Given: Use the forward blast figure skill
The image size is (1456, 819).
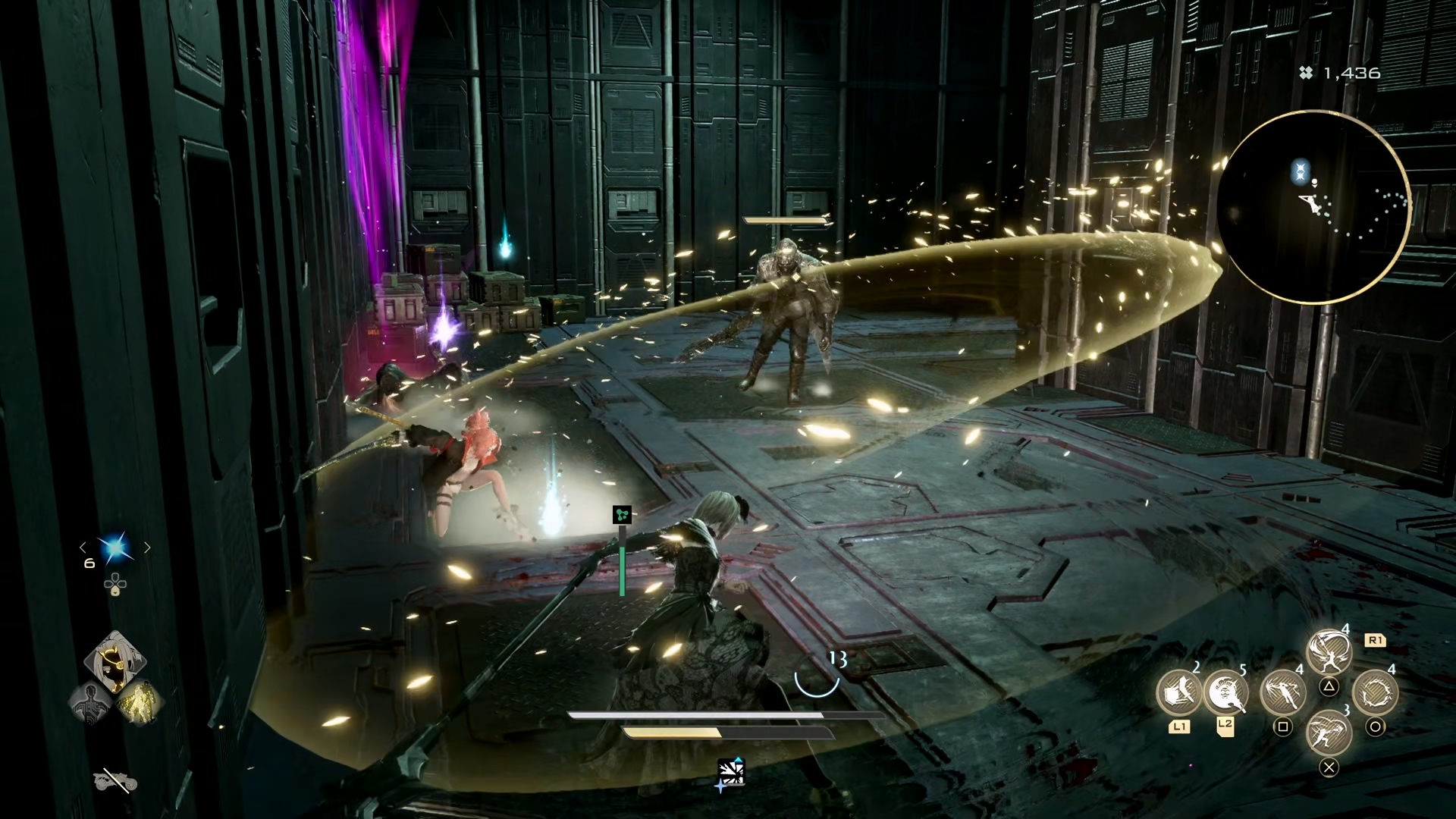Looking at the screenshot, I should pos(1282,692).
